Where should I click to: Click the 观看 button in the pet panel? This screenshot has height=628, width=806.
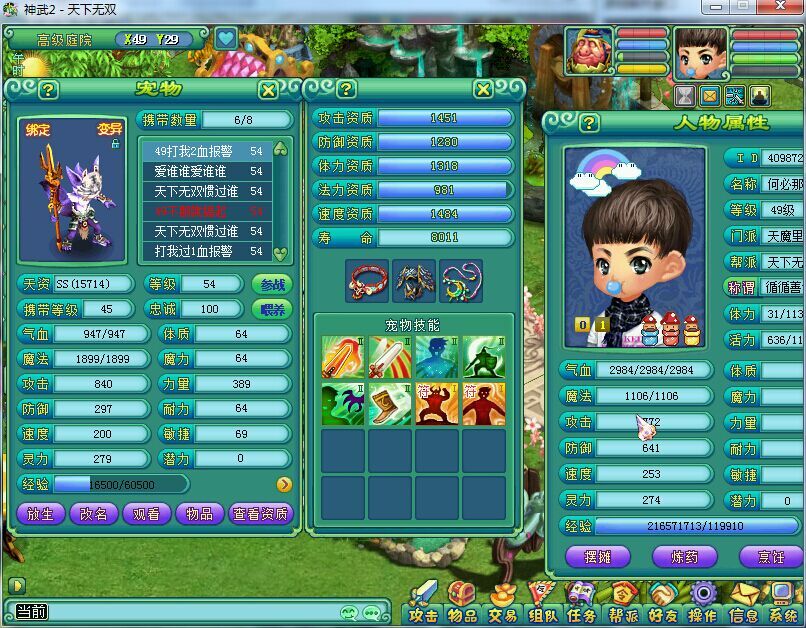[x=146, y=514]
